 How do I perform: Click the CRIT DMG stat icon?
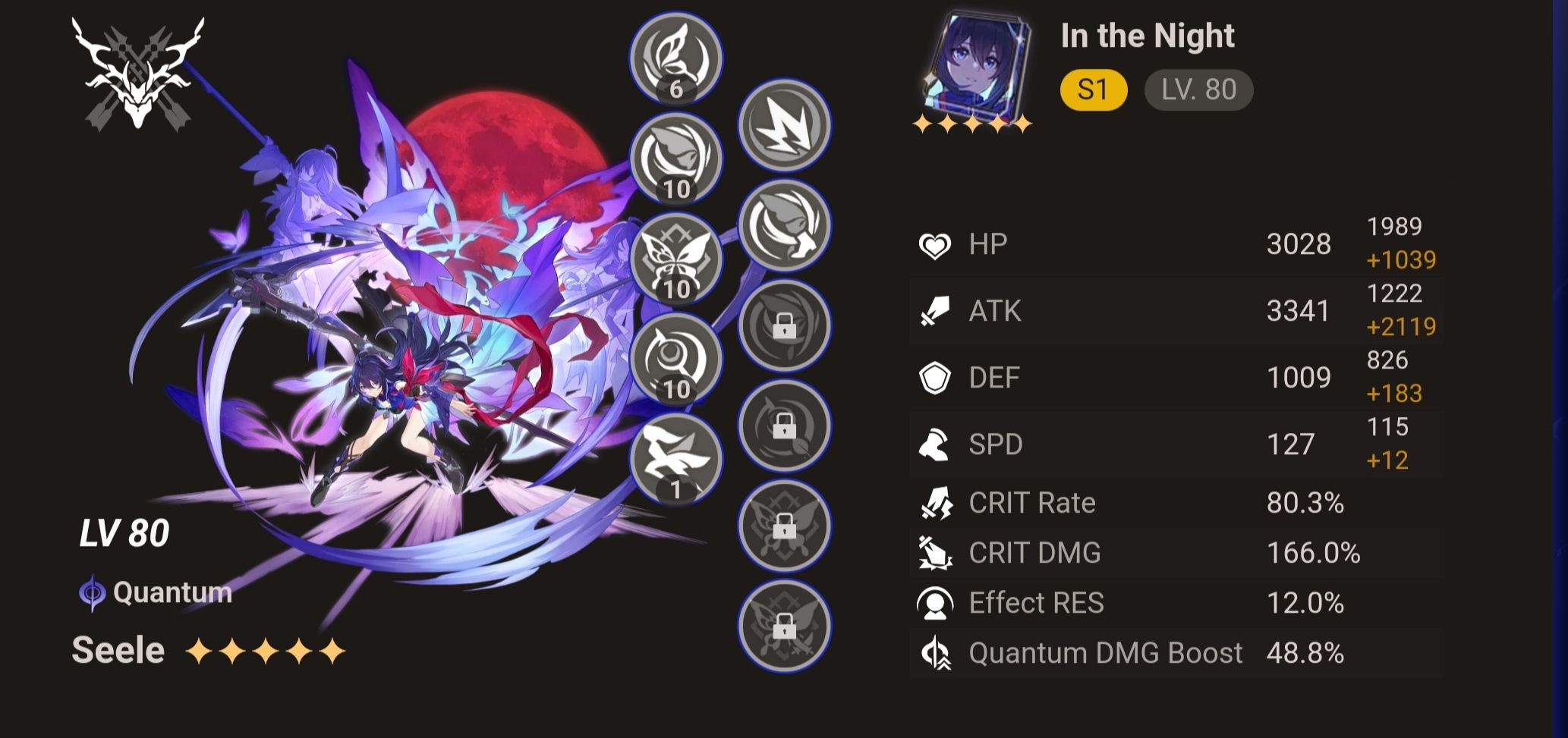(935, 553)
